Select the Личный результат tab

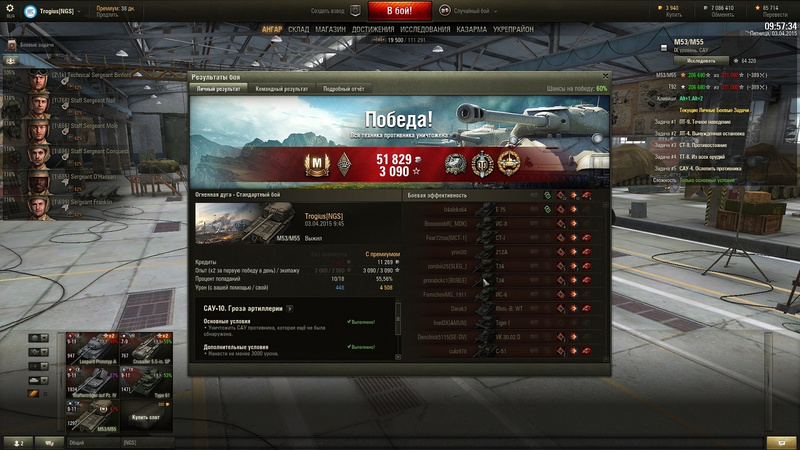click(219, 89)
